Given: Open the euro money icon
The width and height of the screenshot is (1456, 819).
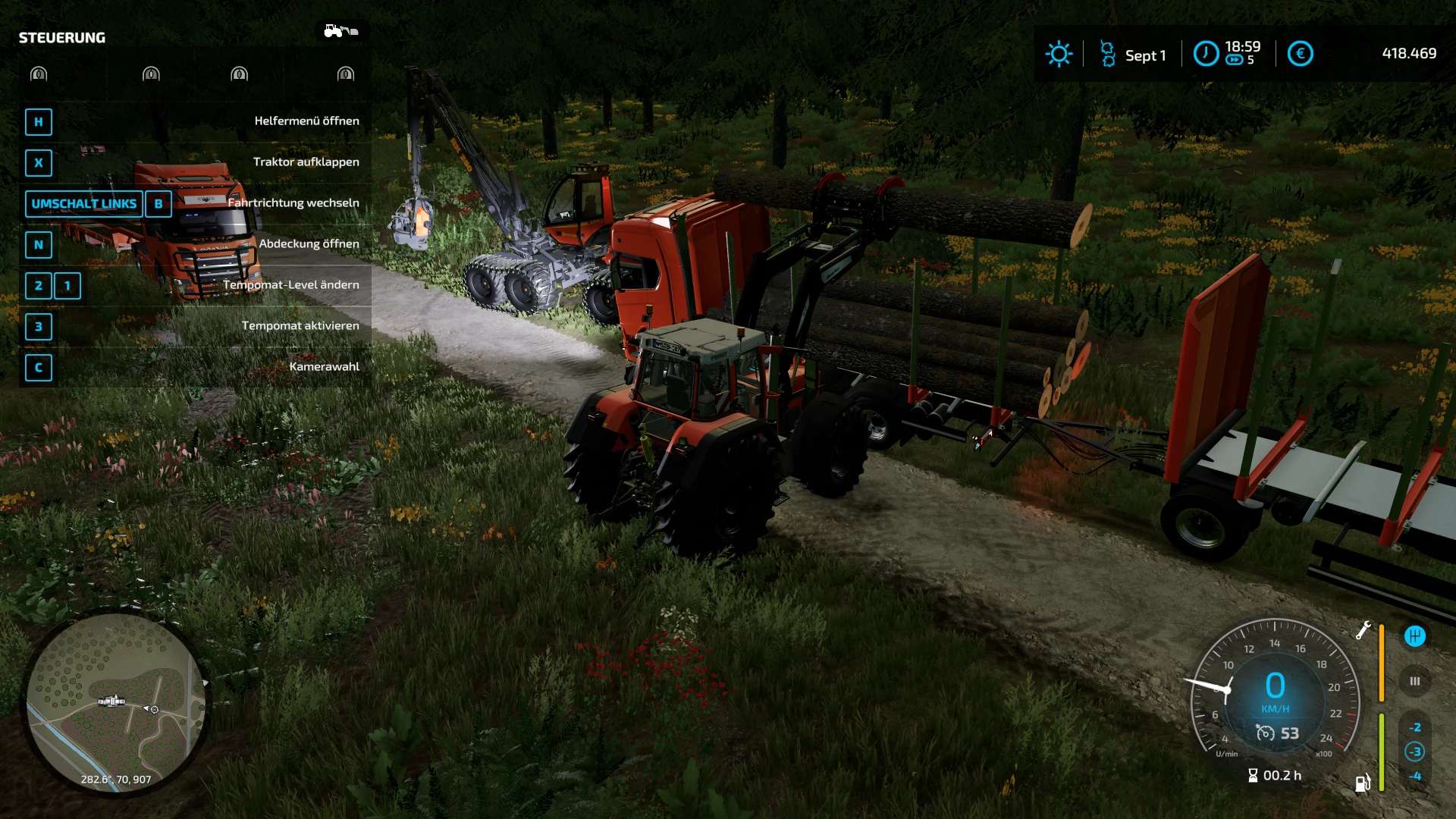Looking at the screenshot, I should click(1300, 54).
